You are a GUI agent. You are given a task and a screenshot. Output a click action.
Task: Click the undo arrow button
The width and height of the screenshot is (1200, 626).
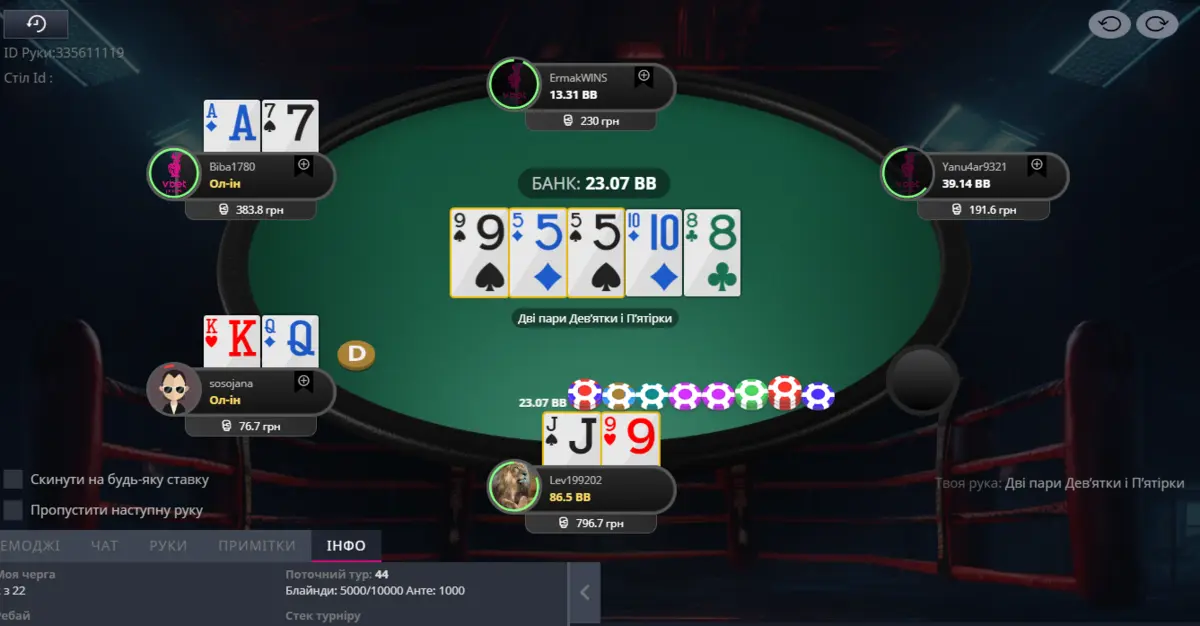tap(1109, 24)
